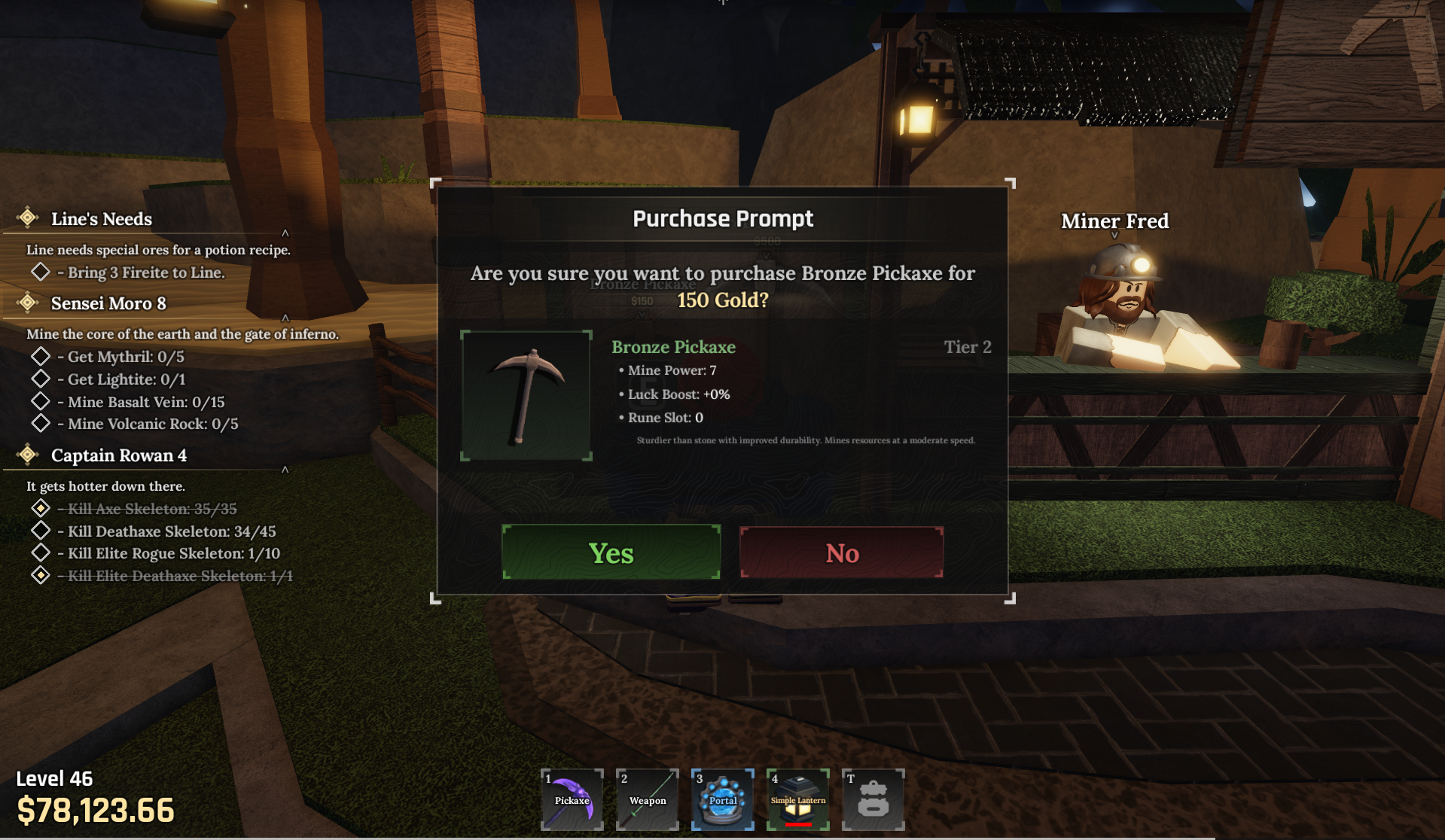Collapse the Line's Needs quest section
The width and height of the screenshot is (1445, 840).
(285, 233)
